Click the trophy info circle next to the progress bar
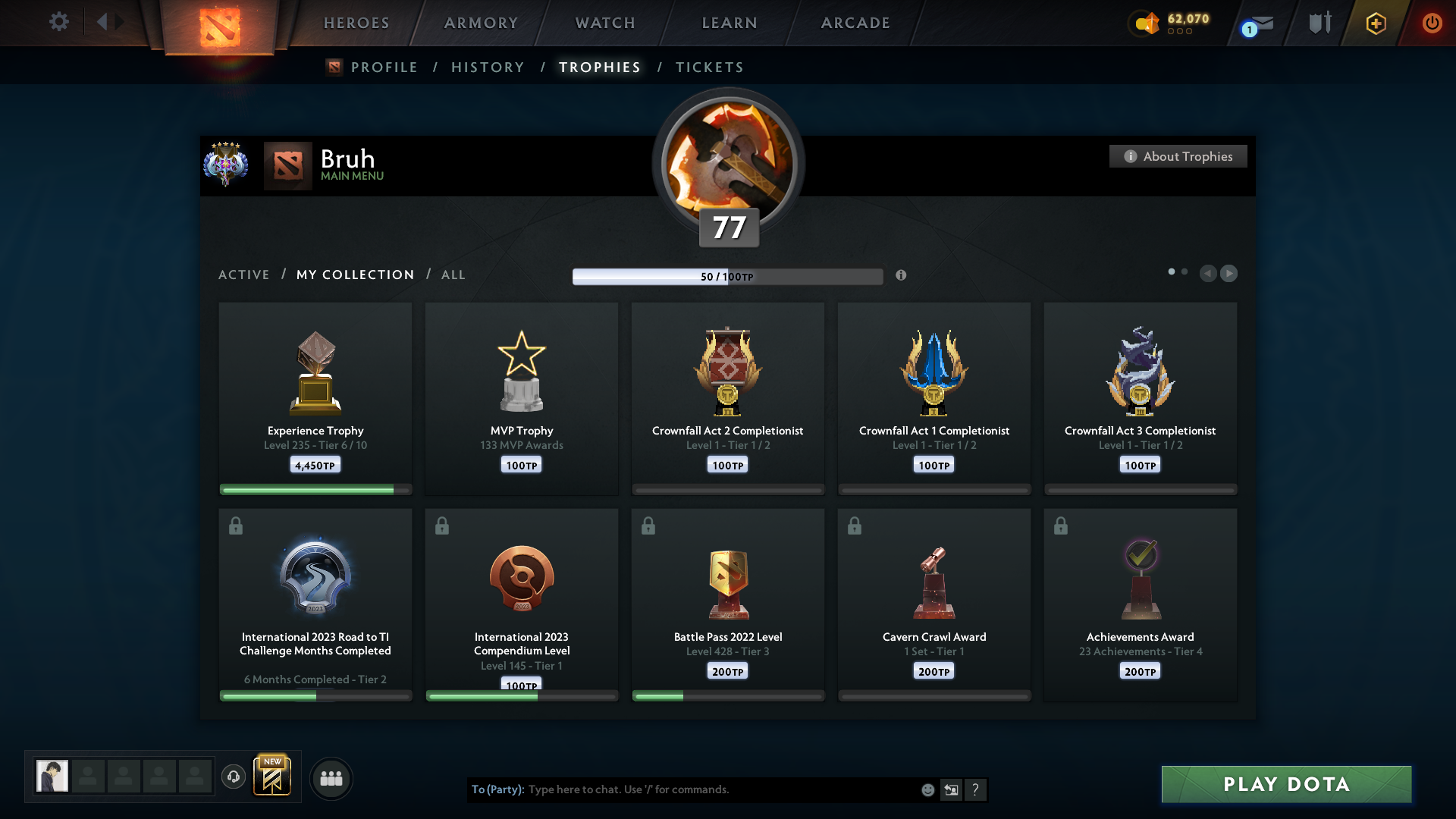Image resolution: width=1456 pixels, height=819 pixels. pyautogui.click(x=902, y=276)
